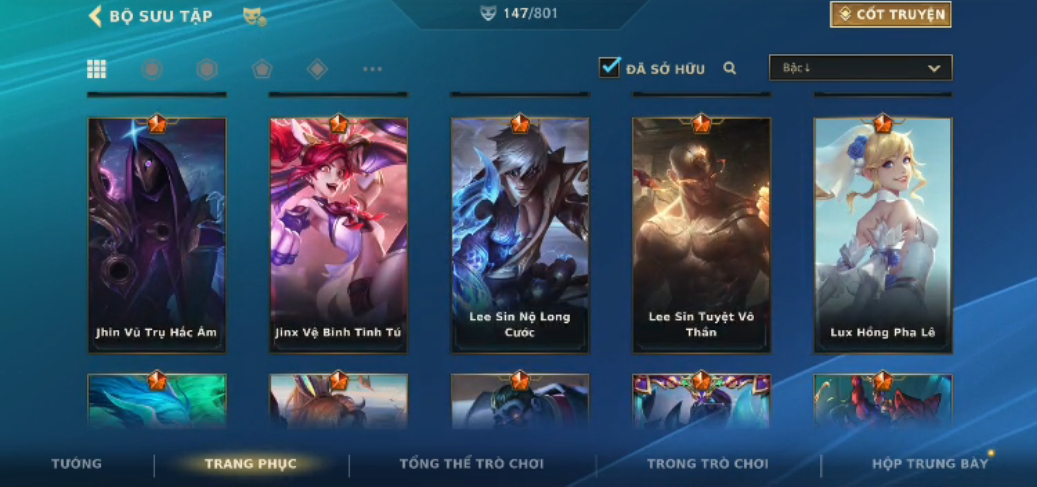
Task: Select the grid all-skins filter icon
Action: (x=97, y=69)
